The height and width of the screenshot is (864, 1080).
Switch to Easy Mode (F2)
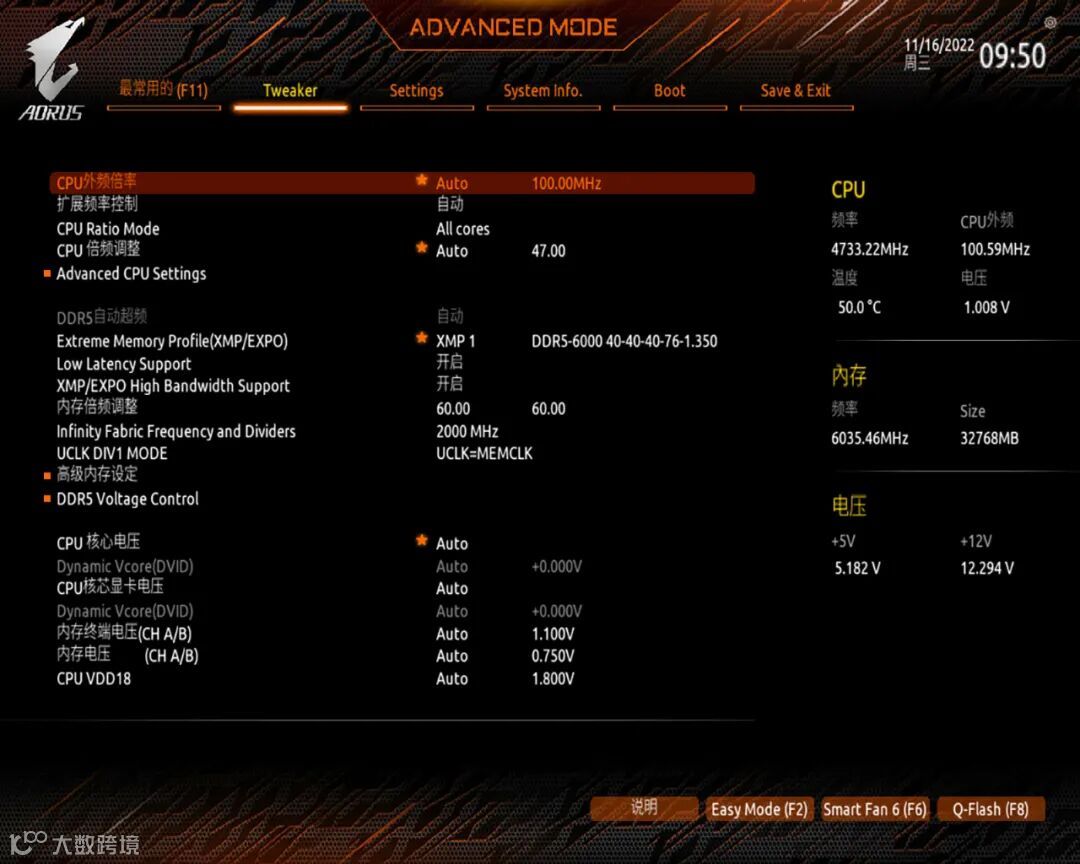pyautogui.click(x=759, y=809)
